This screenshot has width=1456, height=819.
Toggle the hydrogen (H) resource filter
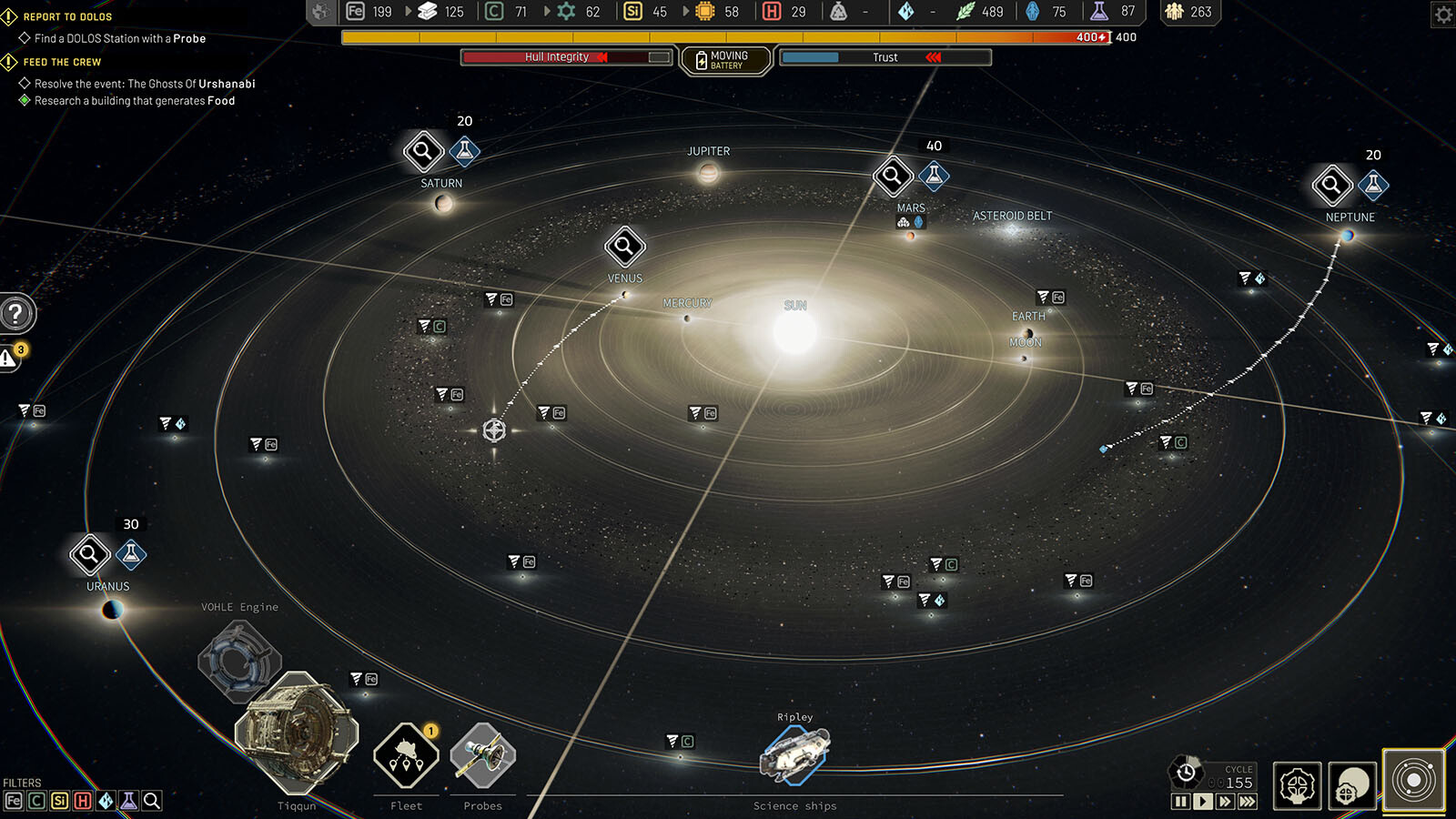83,801
